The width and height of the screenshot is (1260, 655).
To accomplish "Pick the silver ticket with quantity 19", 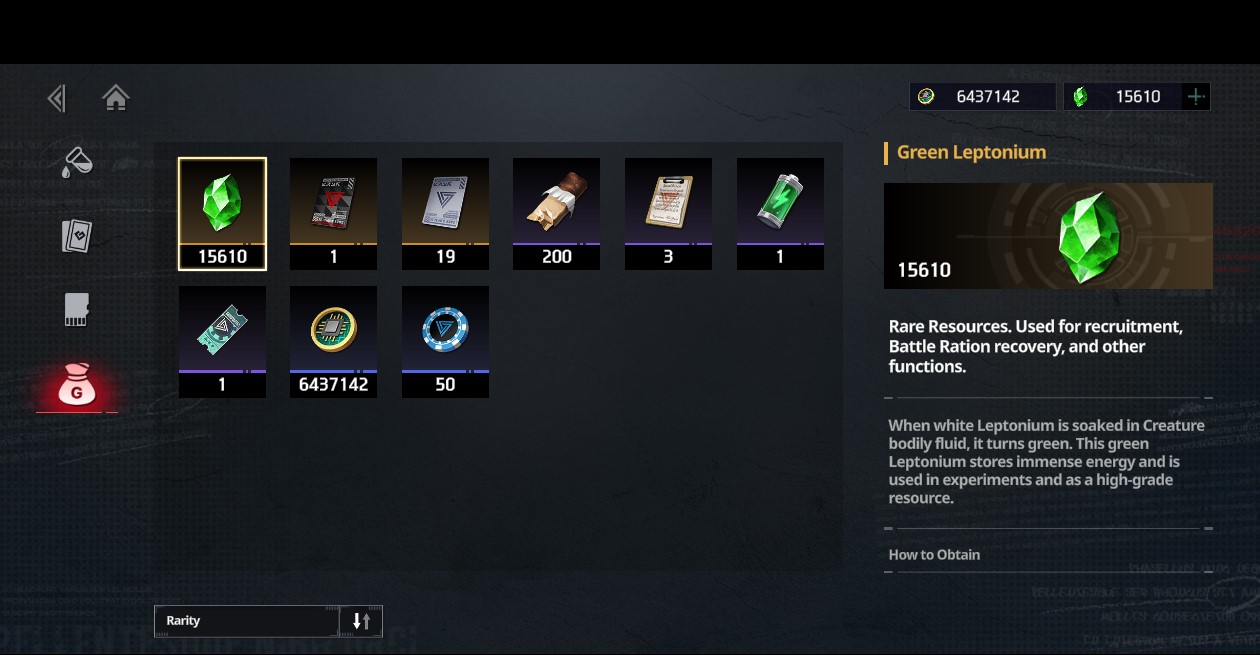I will (x=445, y=213).
